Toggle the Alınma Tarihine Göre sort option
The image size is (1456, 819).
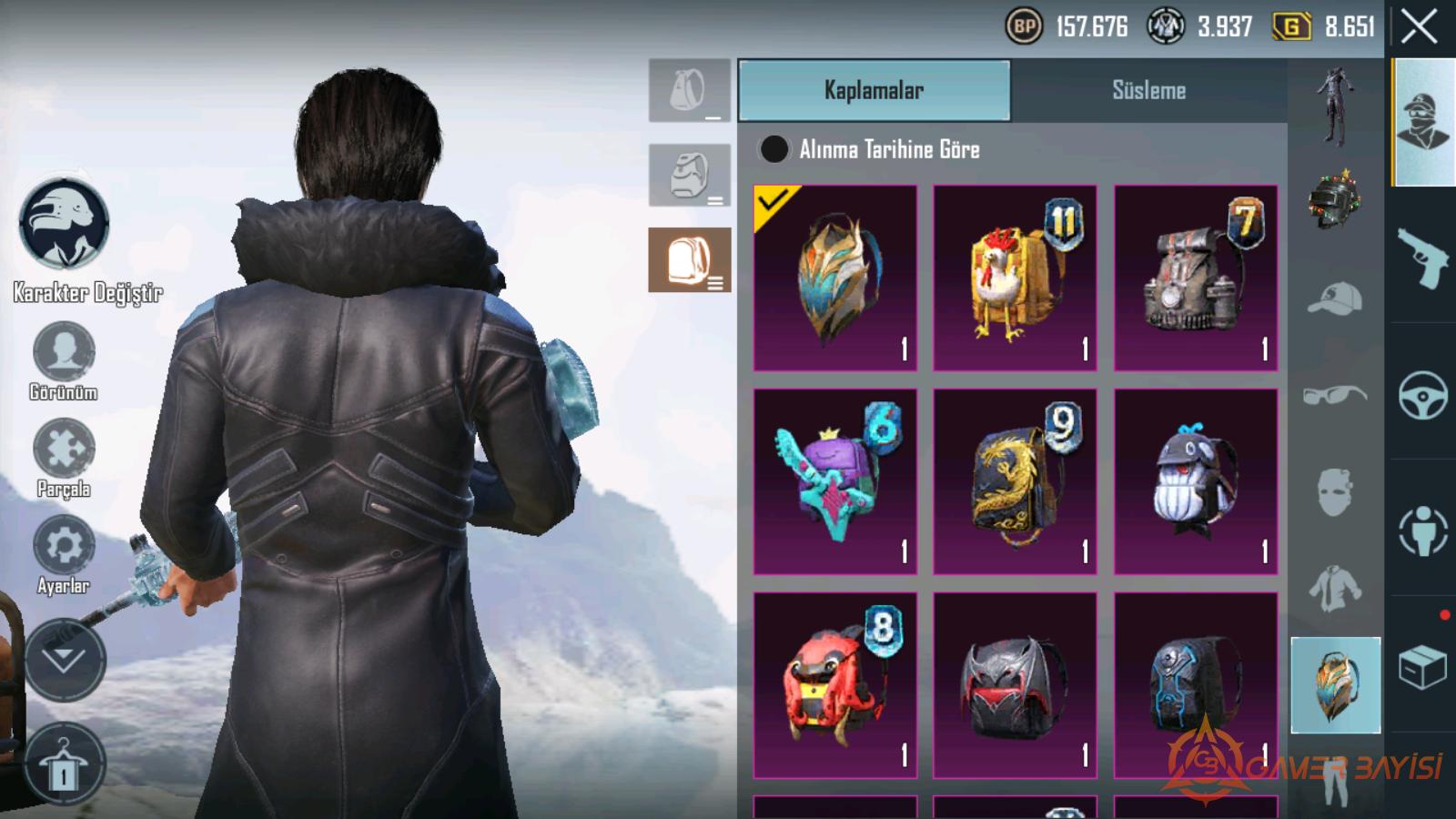coord(774,149)
